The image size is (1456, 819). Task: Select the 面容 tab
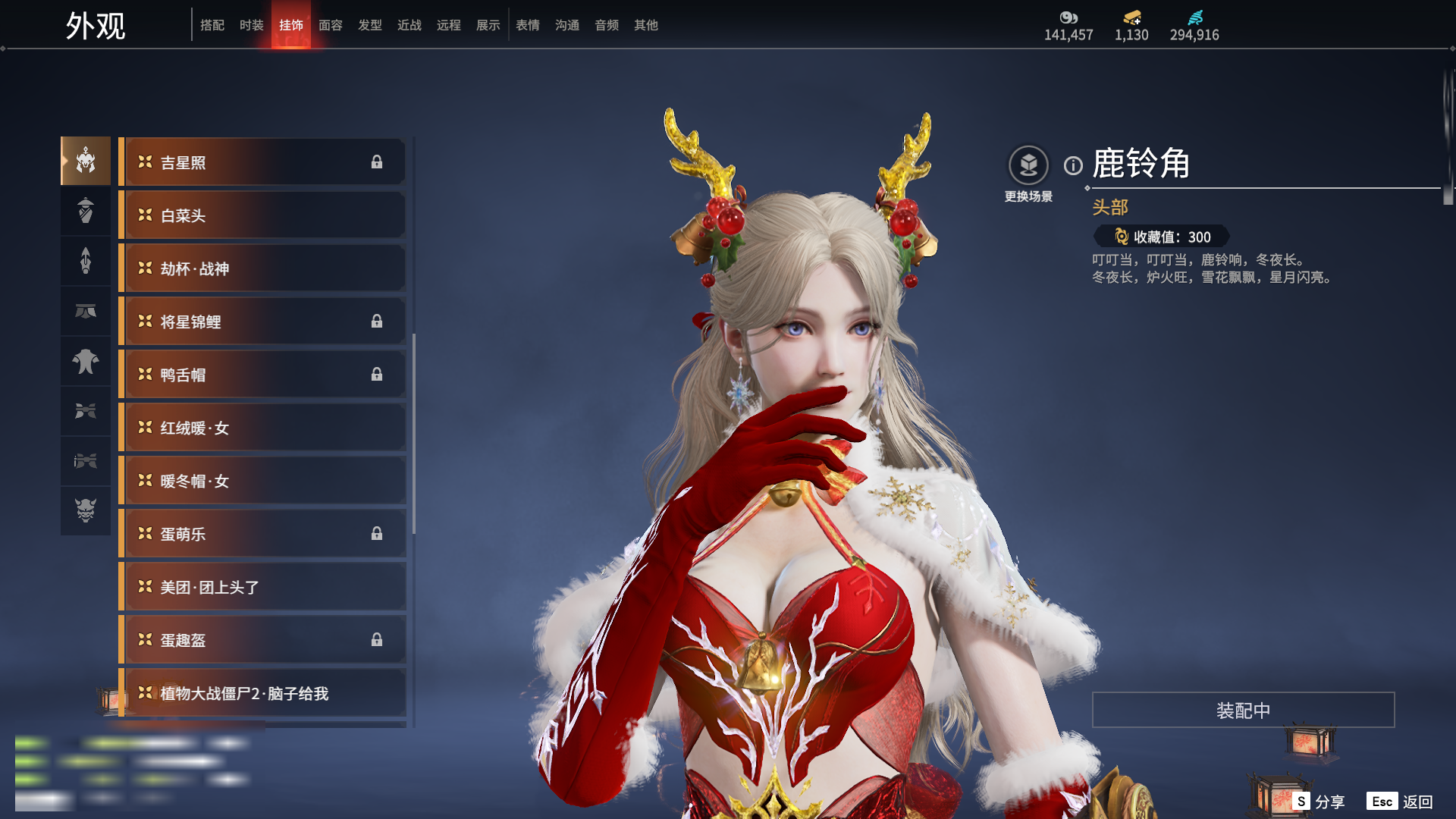coord(330,25)
